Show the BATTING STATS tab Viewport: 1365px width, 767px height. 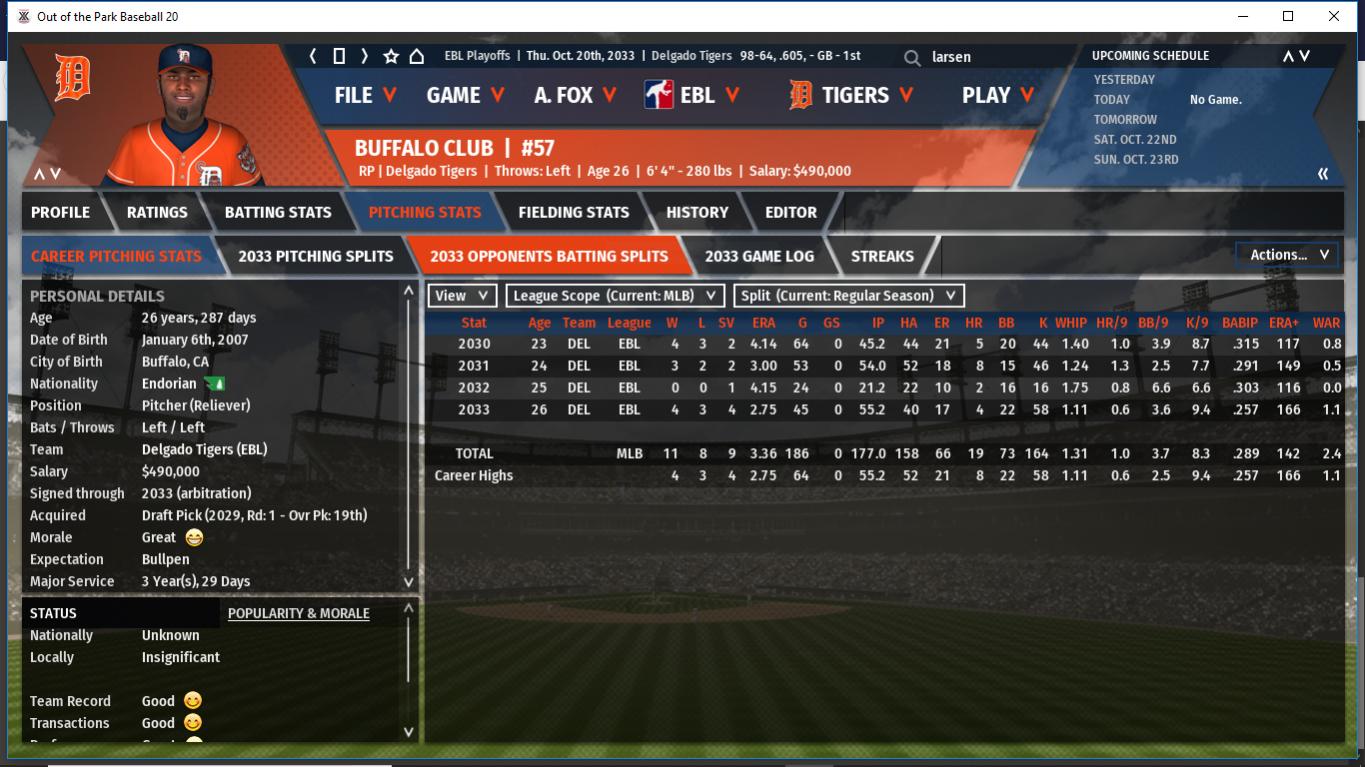278,212
